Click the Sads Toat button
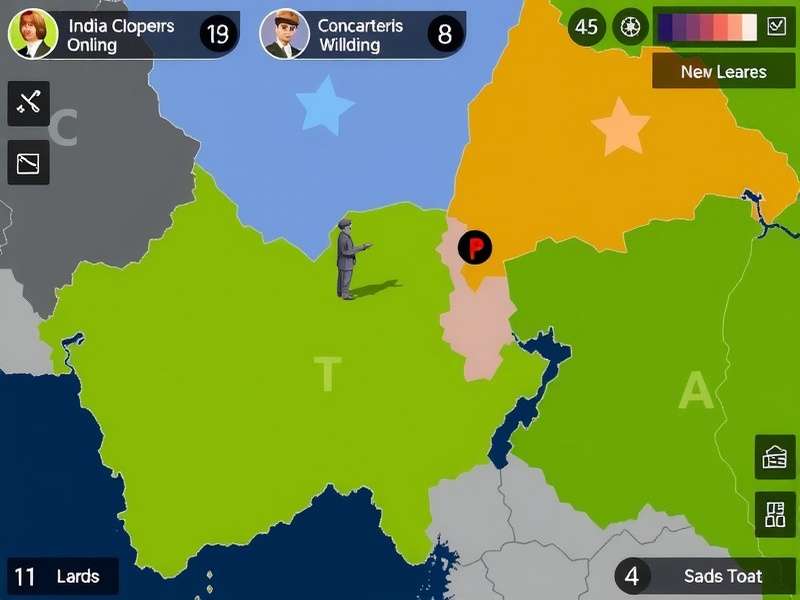800x600 pixels. pos(705,576)
